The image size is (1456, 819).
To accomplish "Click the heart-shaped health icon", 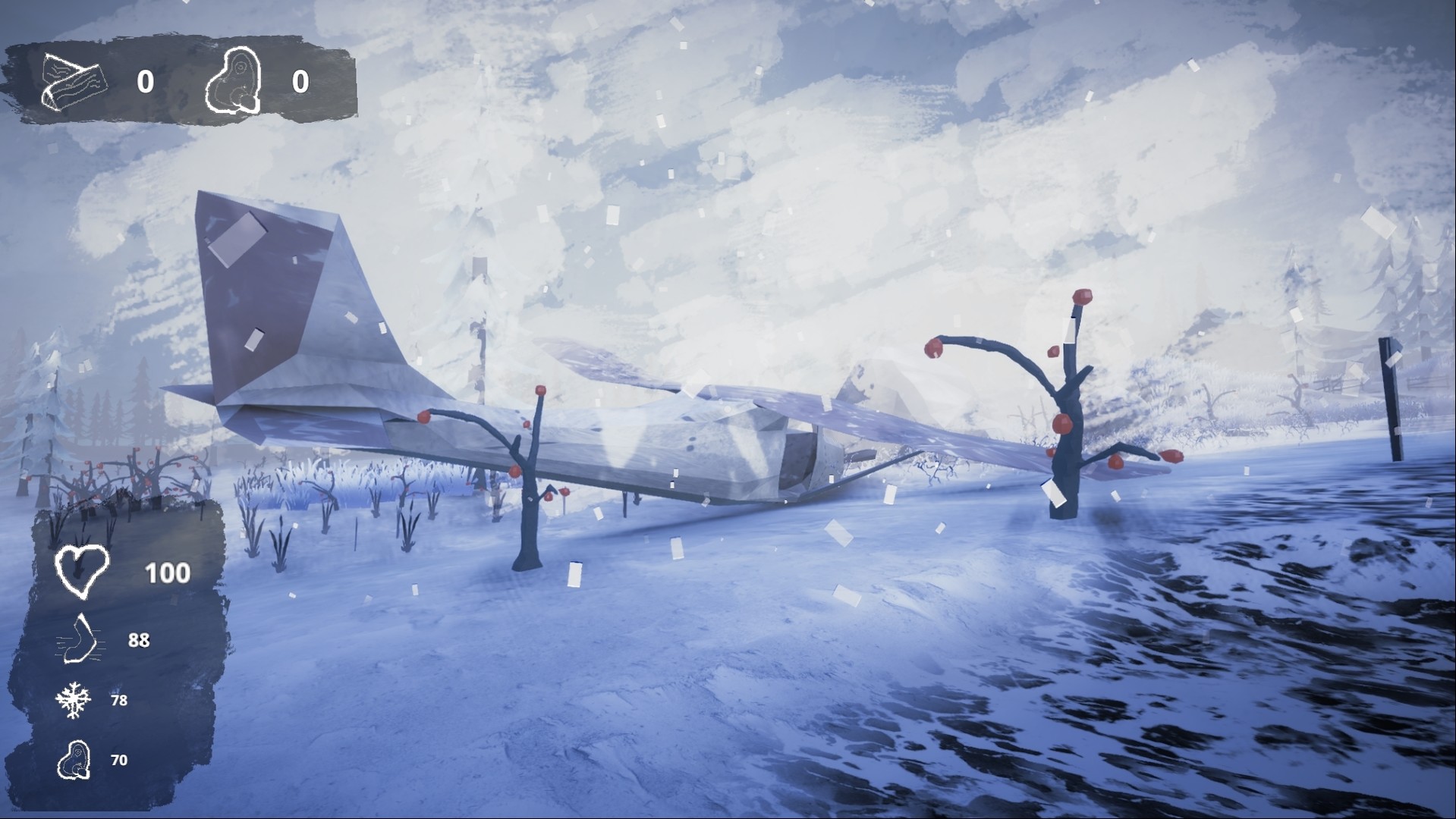I will point(82,571).
